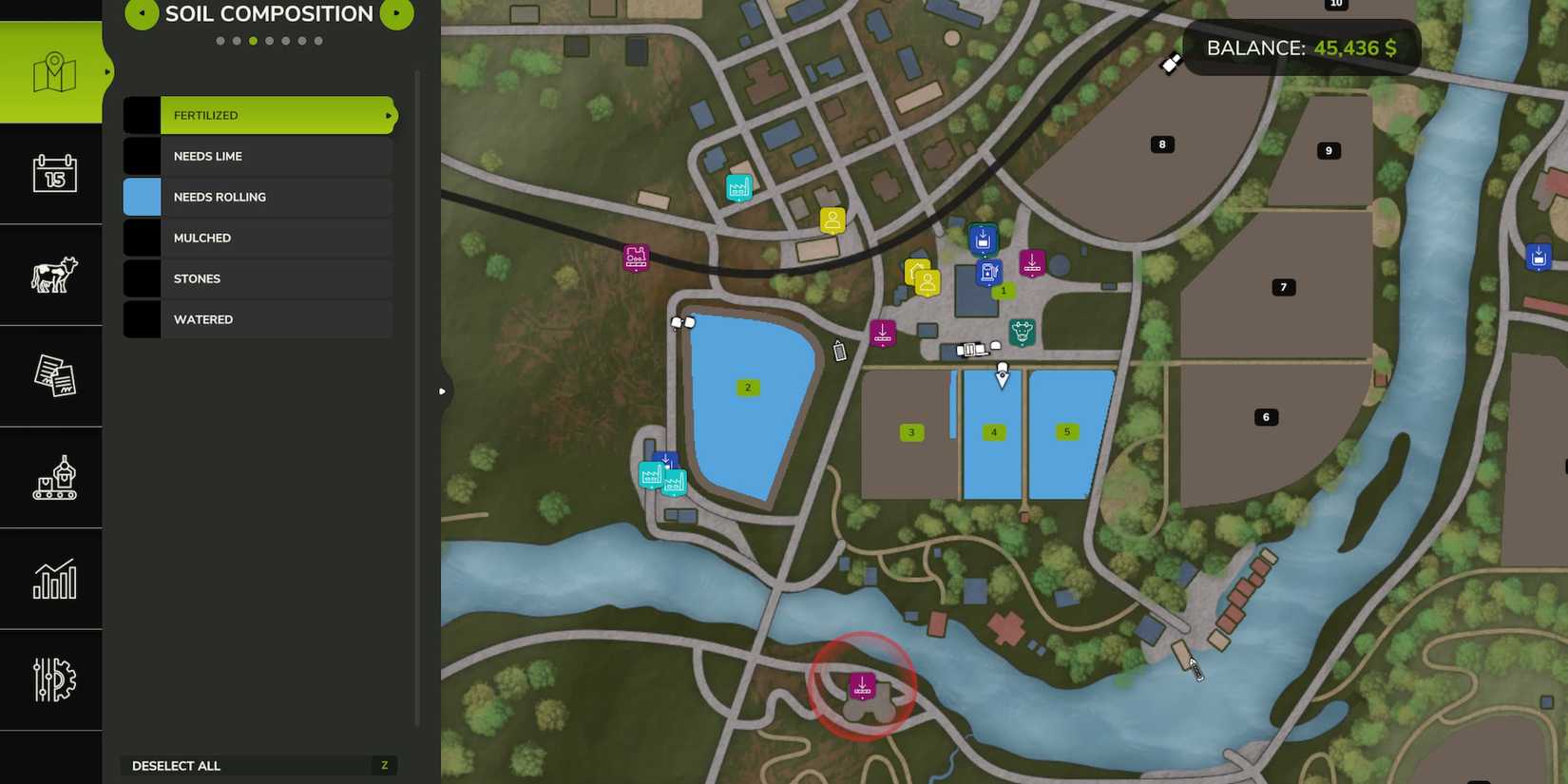The image size is (1568, 784).
Task: Switch to the Map tab at the sidebar top
Action: [x=51, y=69]
